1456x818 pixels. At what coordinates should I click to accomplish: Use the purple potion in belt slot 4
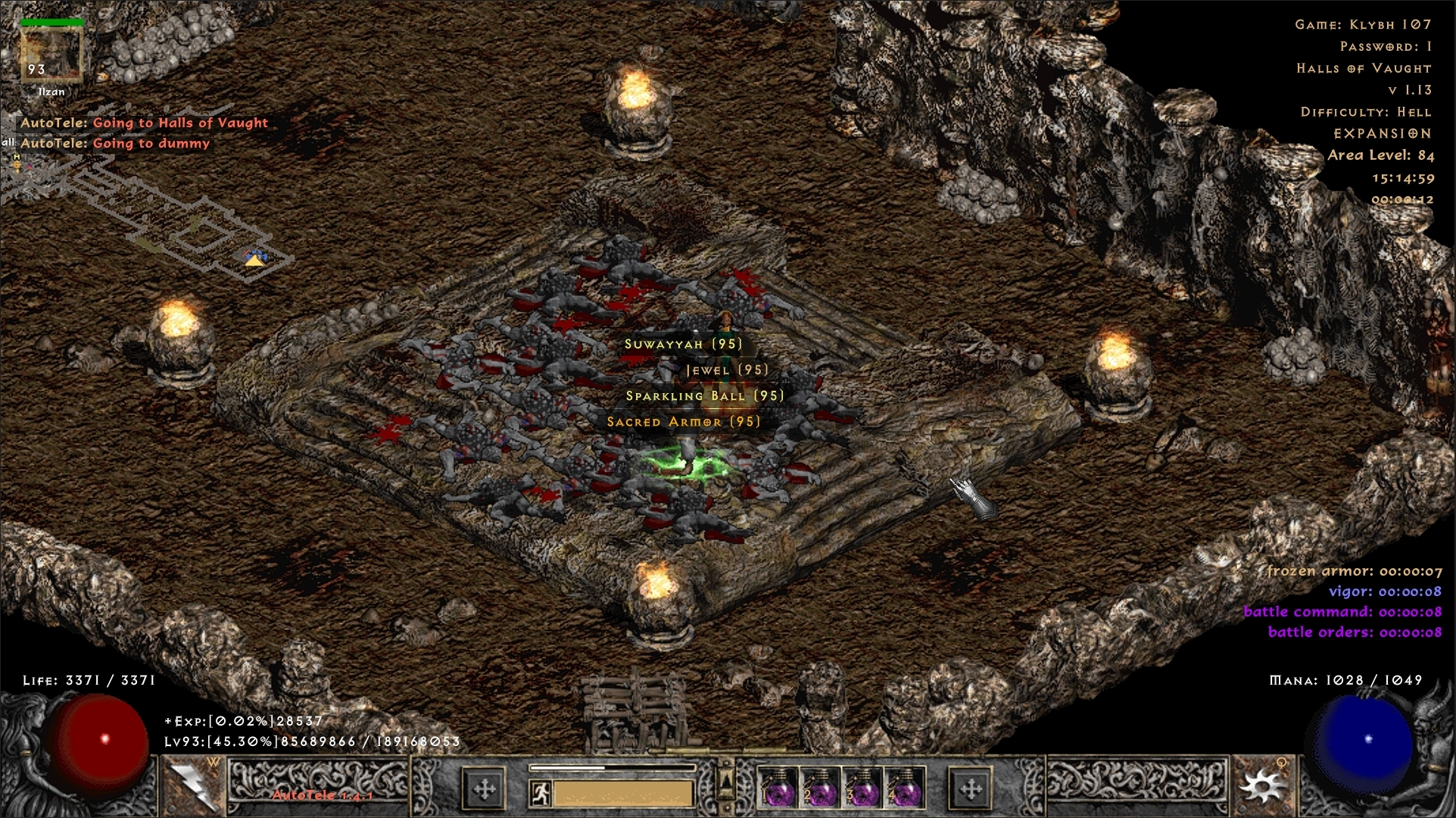coord(903,789)
